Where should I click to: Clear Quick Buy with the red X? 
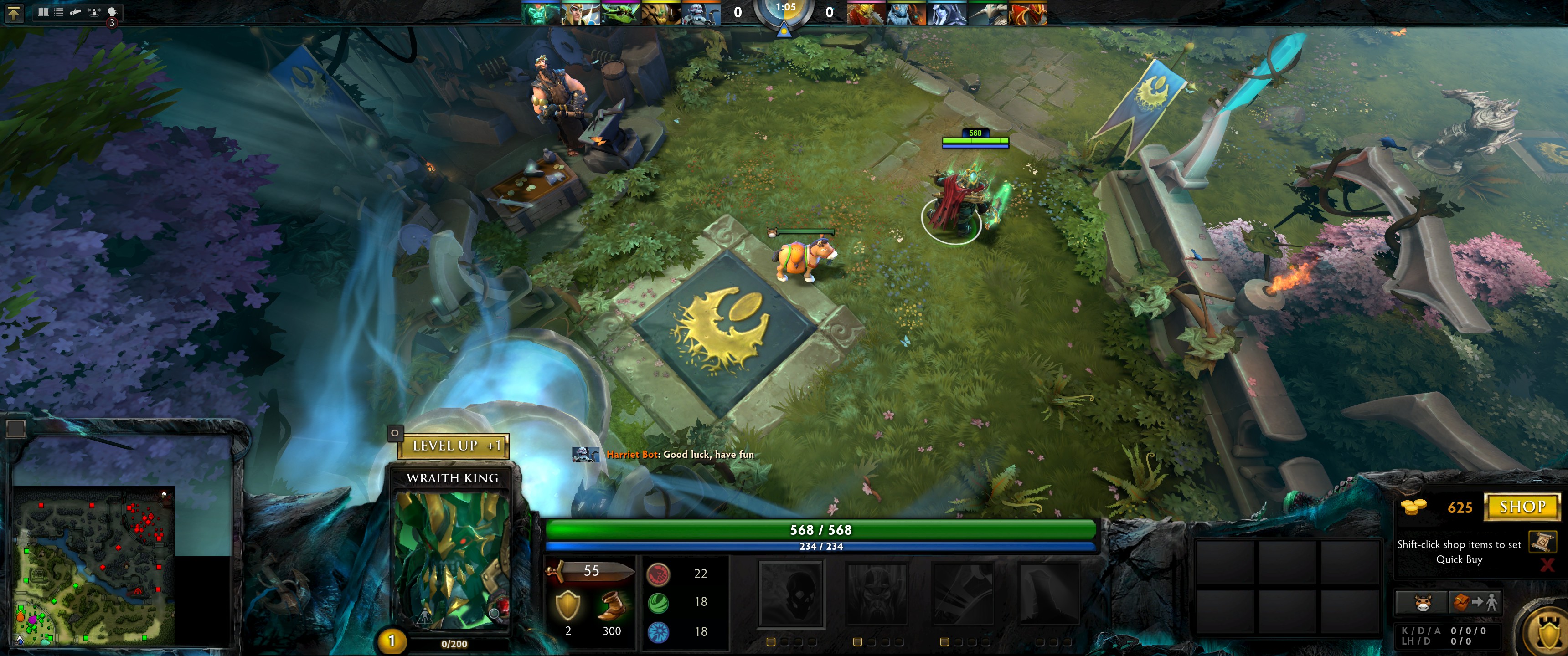click(1547, 565)
